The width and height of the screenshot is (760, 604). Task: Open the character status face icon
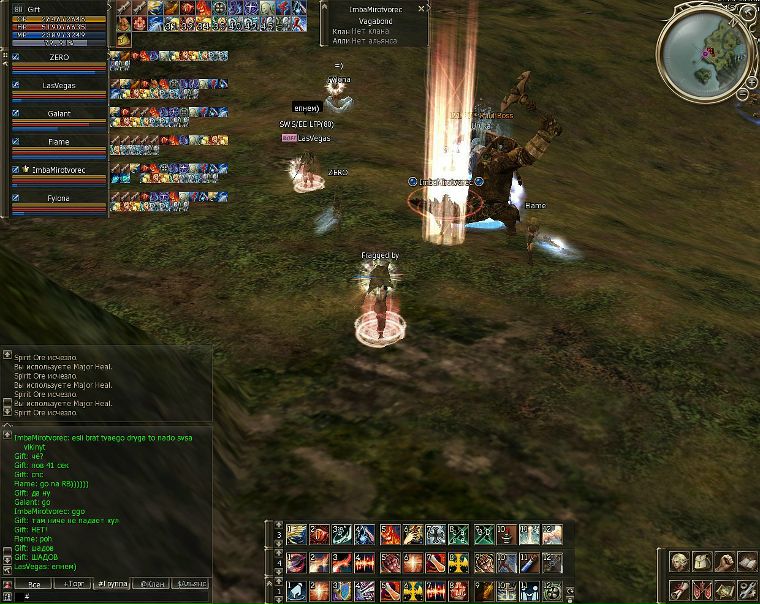point(679,562)
